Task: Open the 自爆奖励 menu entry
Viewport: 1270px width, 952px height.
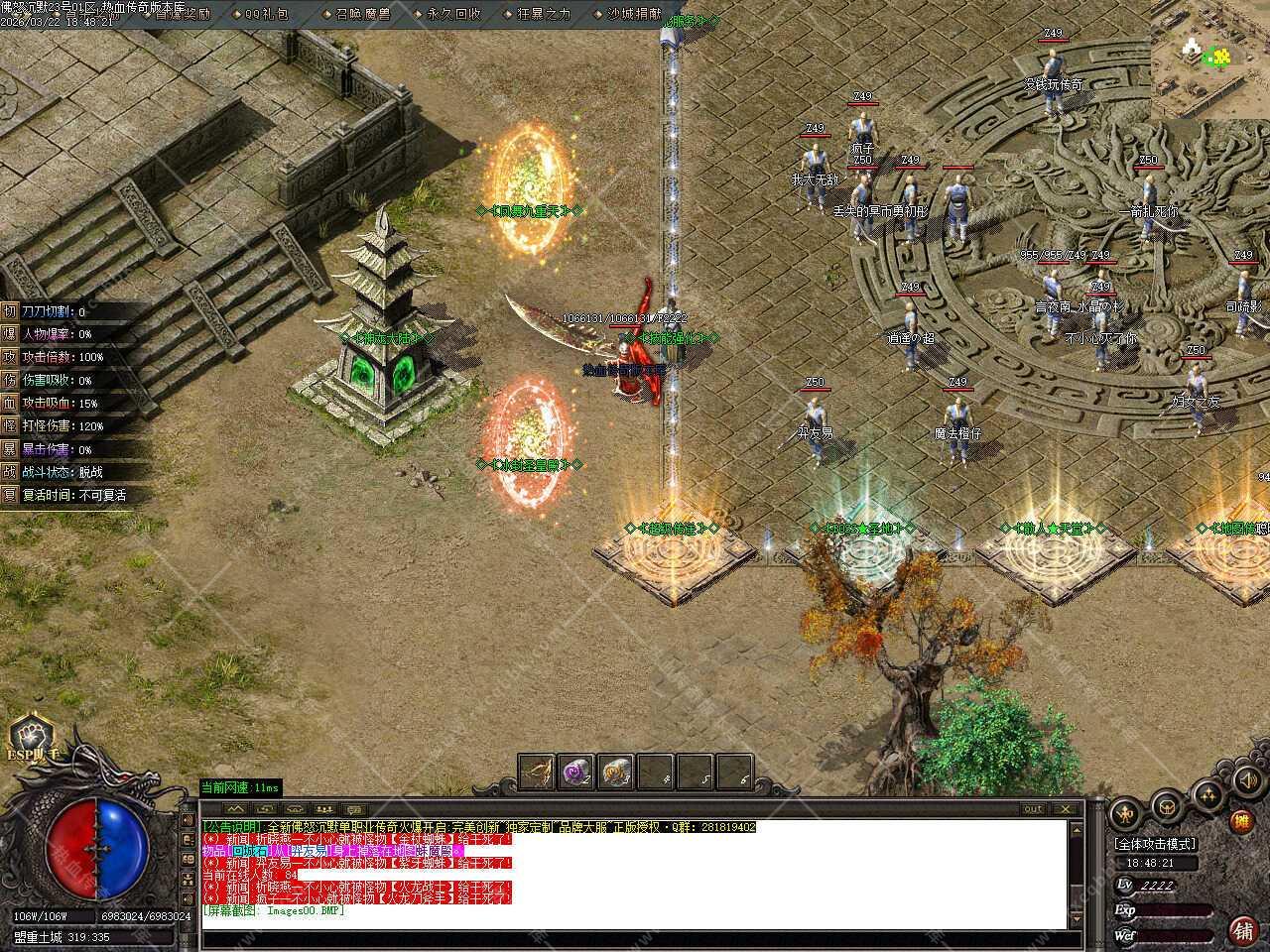Action: pyautogui.click(x=182, y=14)
